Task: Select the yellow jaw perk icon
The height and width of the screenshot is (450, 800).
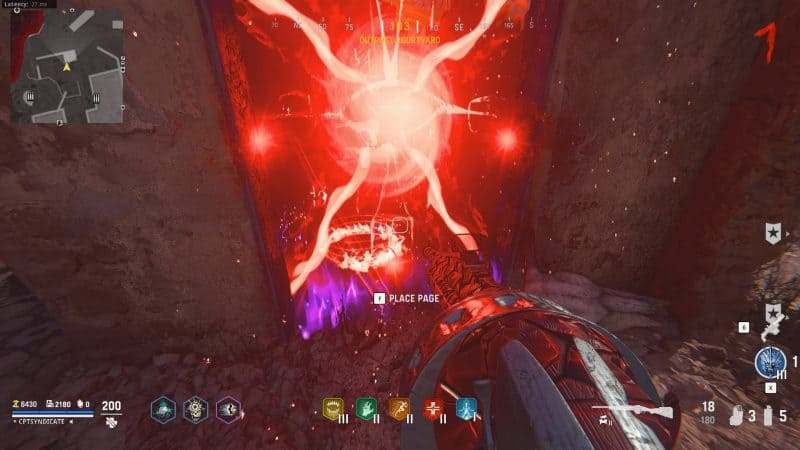Action: pos(332,408)
